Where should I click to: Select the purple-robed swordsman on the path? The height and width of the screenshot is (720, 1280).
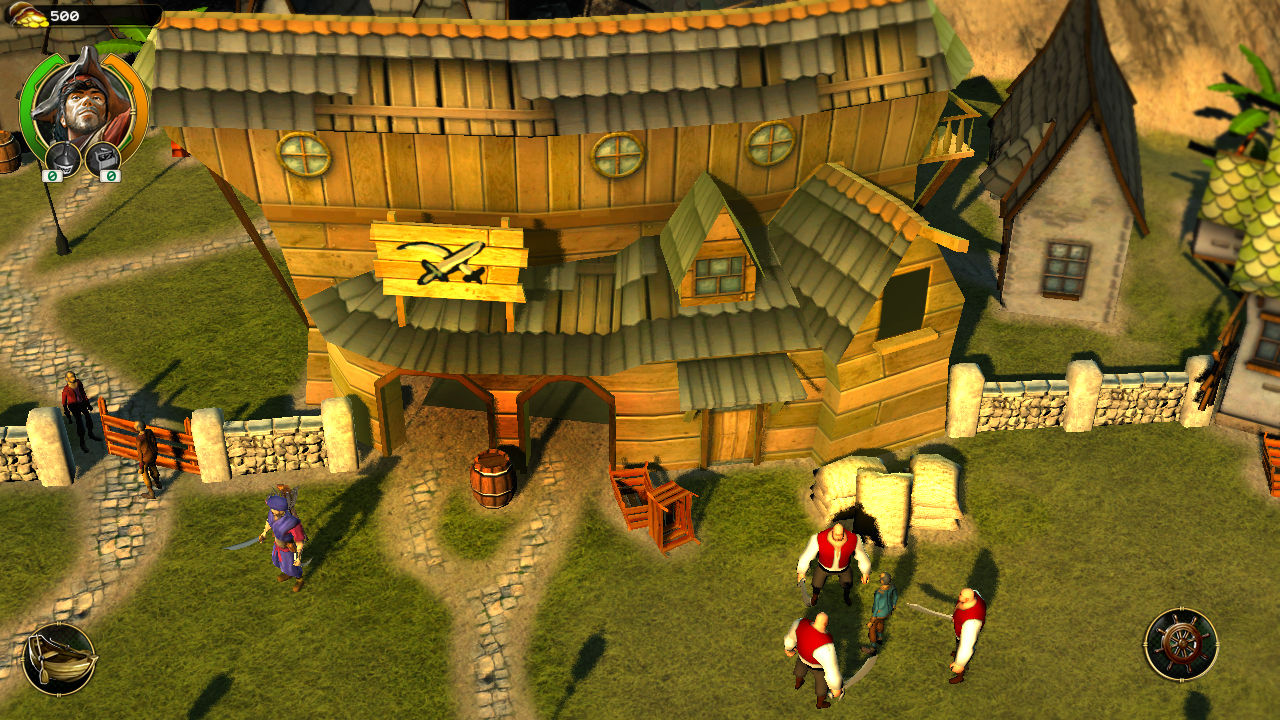point(282,535)
